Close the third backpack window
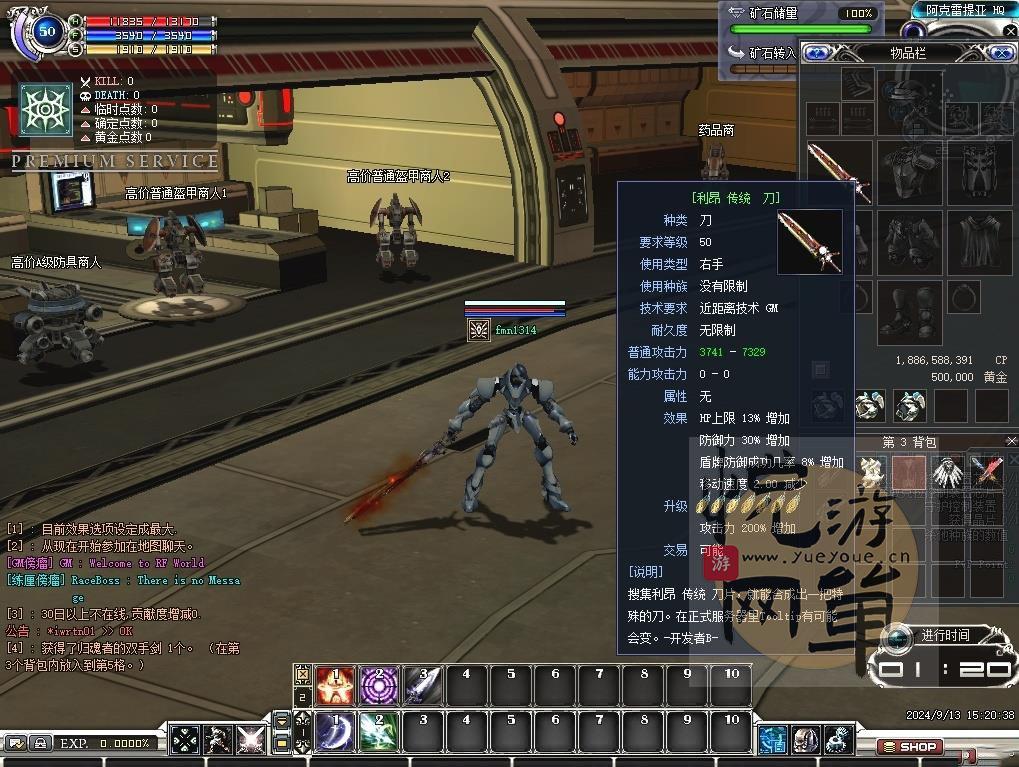Viewport: 1019px width, 767px height. click(x=1010, y=441)
